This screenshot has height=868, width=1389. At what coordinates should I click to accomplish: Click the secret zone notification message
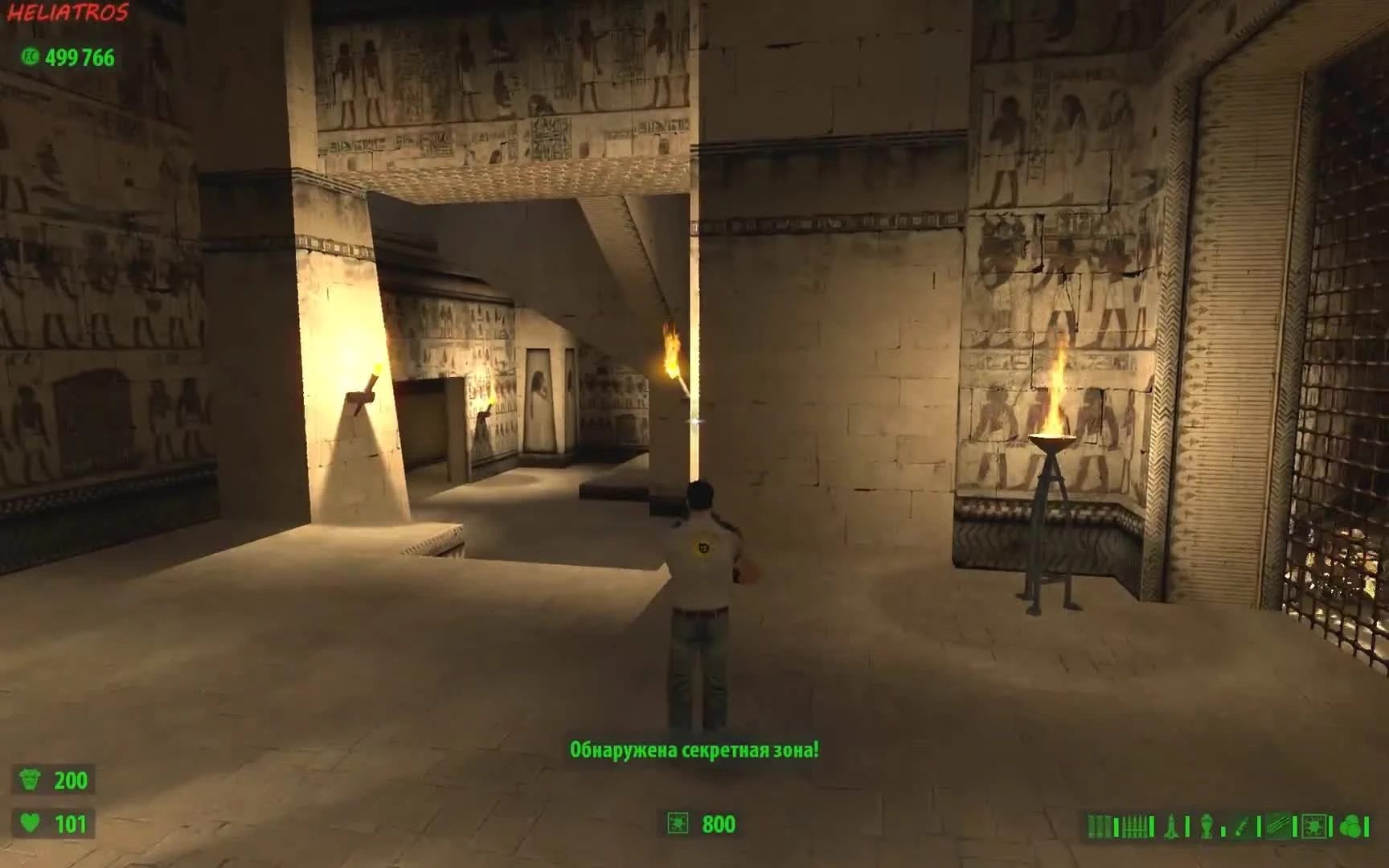coord(694,748)
